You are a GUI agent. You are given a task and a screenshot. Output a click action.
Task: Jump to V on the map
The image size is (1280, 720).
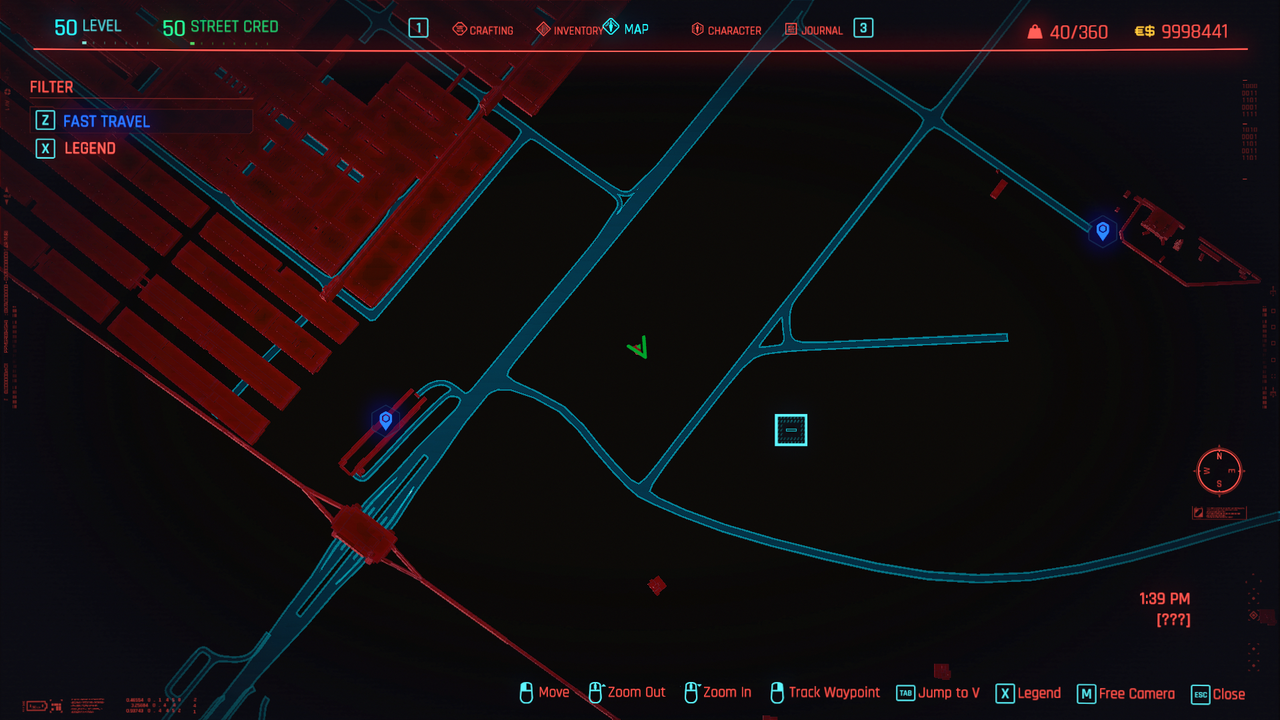[x=938, y=693]
